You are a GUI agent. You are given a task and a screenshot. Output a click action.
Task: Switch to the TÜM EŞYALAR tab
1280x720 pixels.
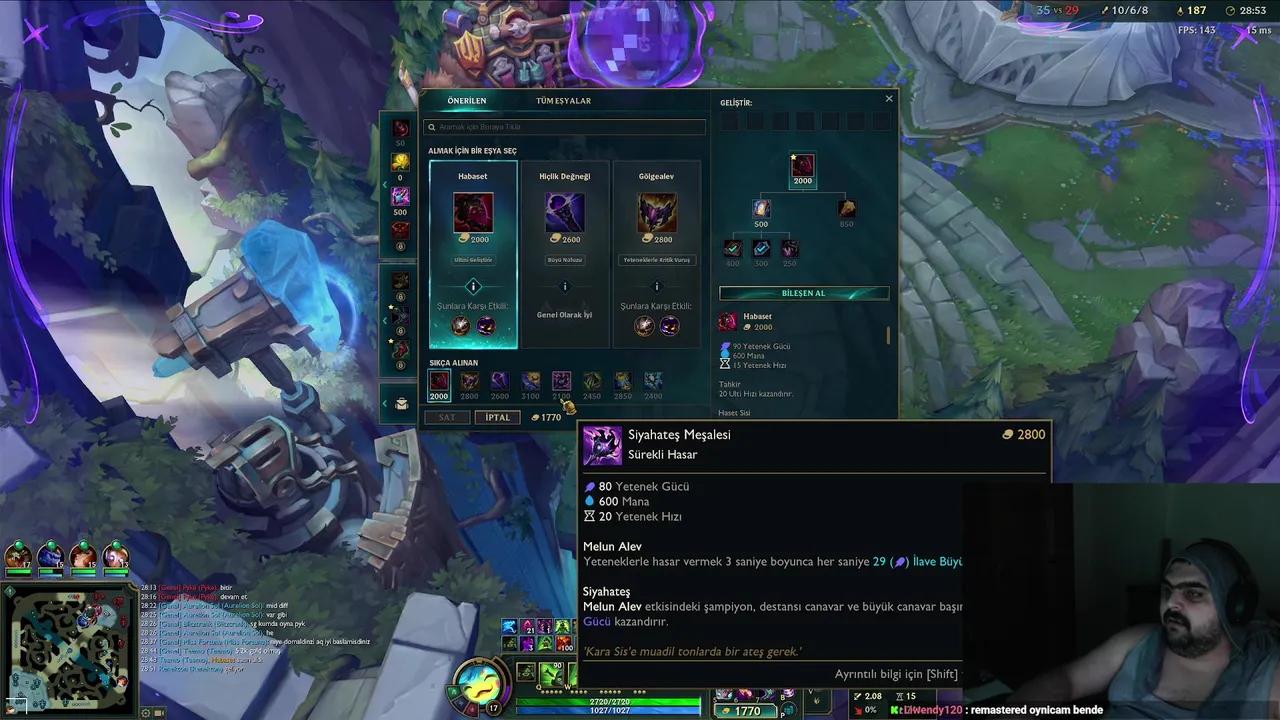click(563, 100)
